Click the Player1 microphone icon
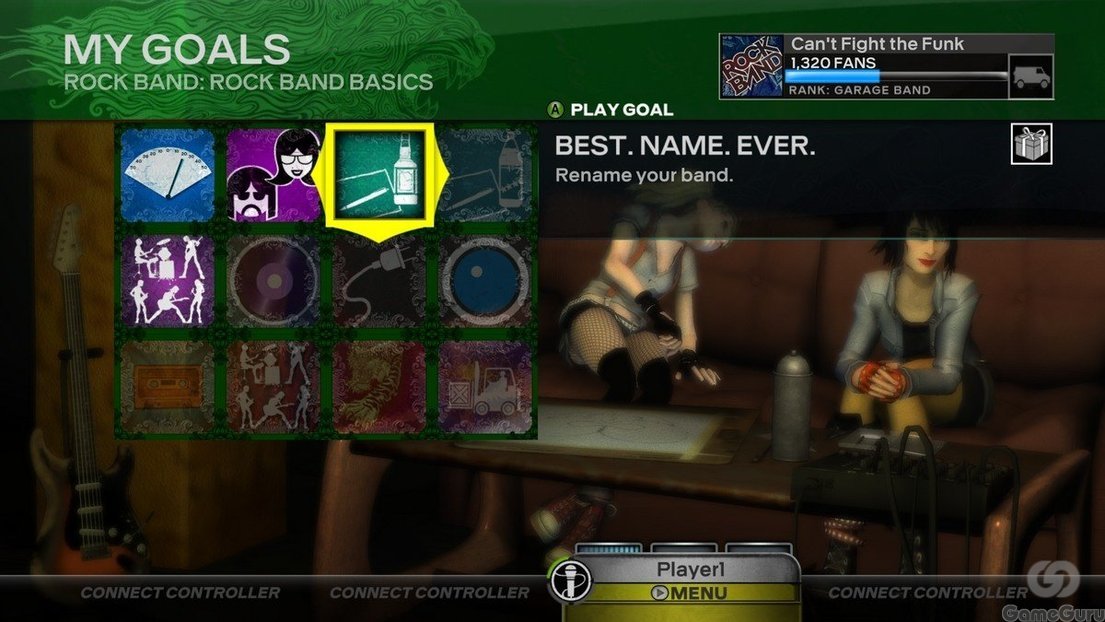The image size is (1105, 622). coord(571,581)
